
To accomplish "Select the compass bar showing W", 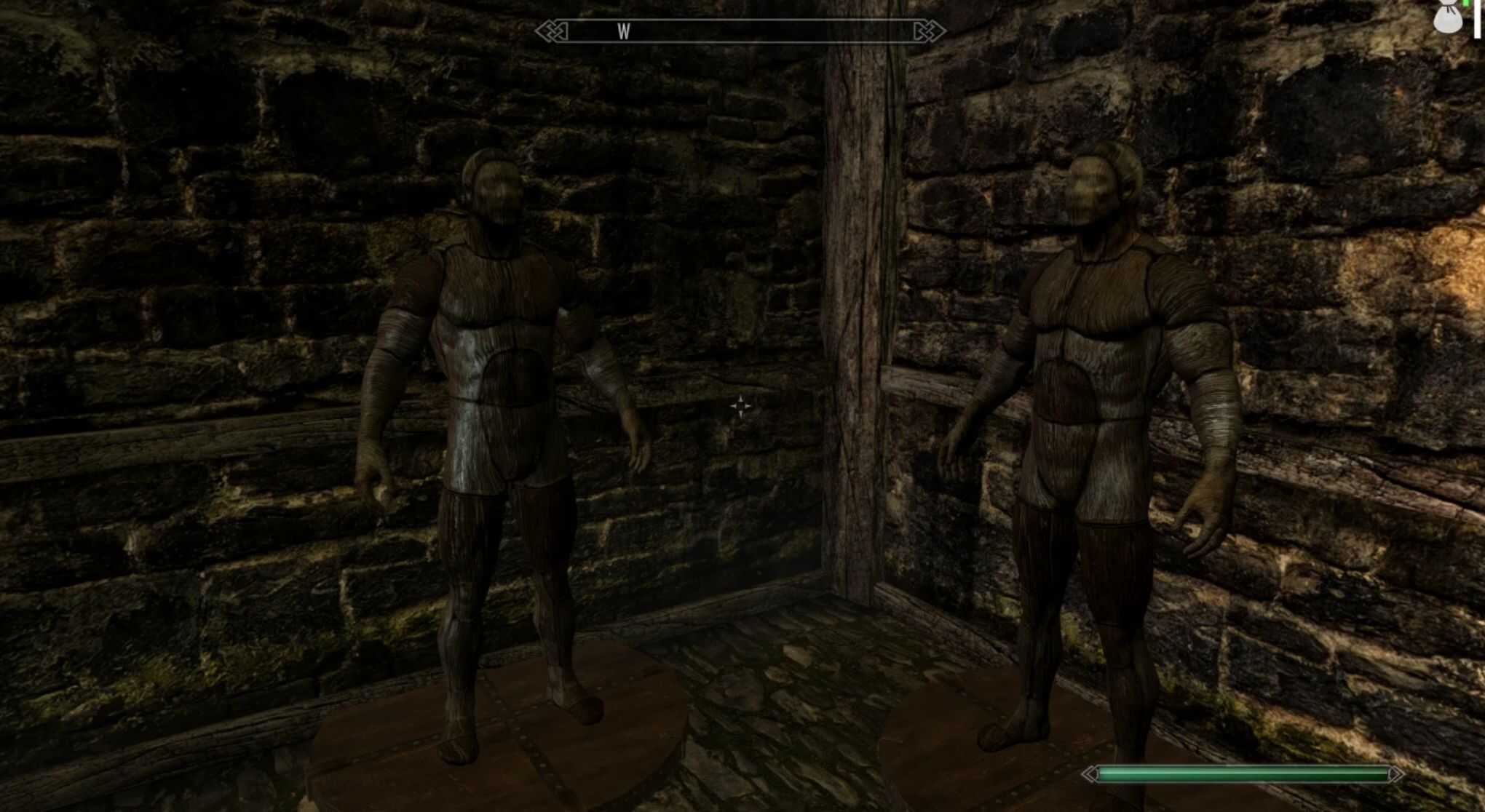I will (x=740, y=31).
